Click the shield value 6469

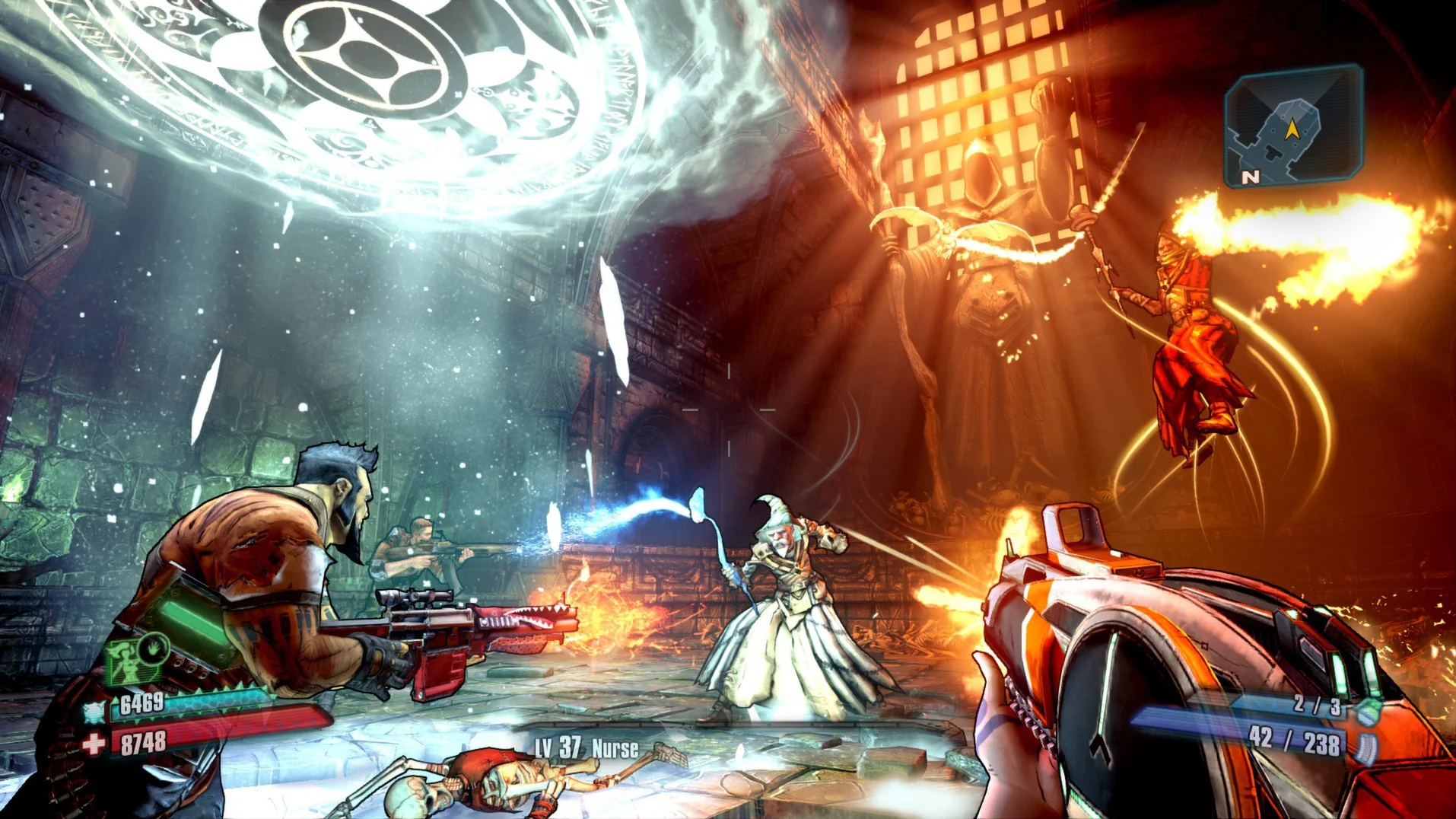[x=142, y=703]
